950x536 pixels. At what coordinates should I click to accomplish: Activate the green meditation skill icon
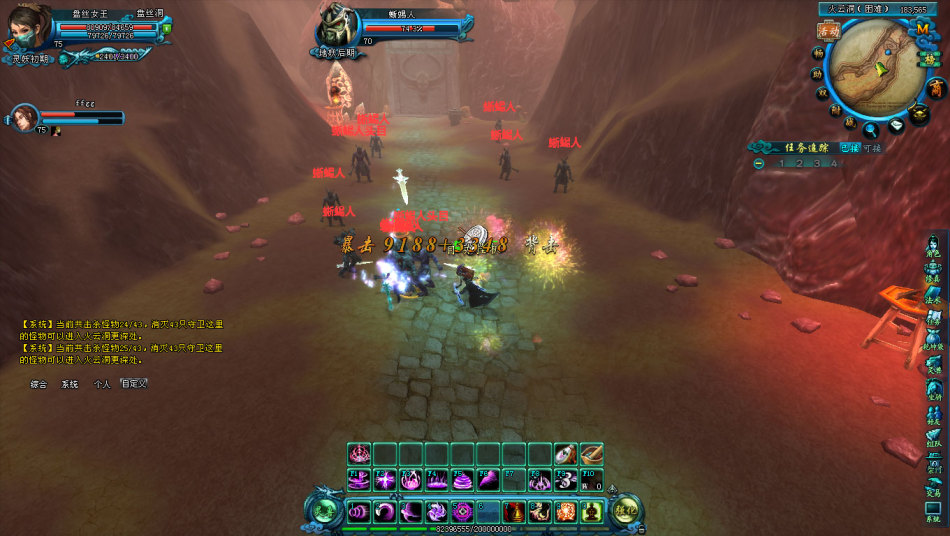[x=591, y=511]
